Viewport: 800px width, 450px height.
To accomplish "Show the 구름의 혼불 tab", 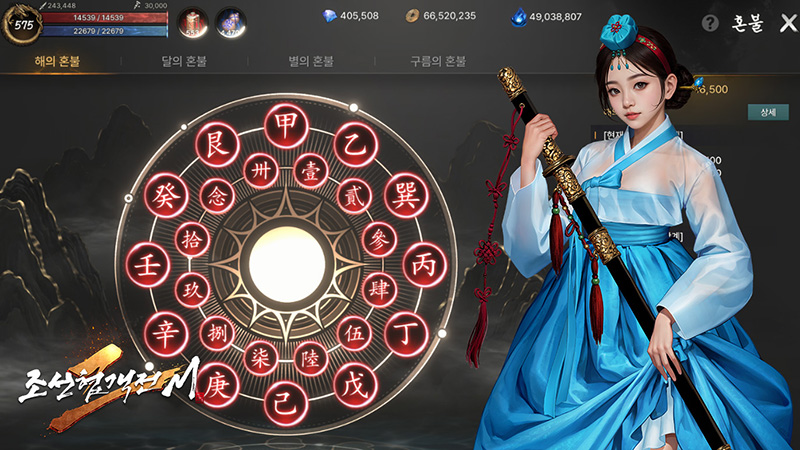I will [437, 61].
